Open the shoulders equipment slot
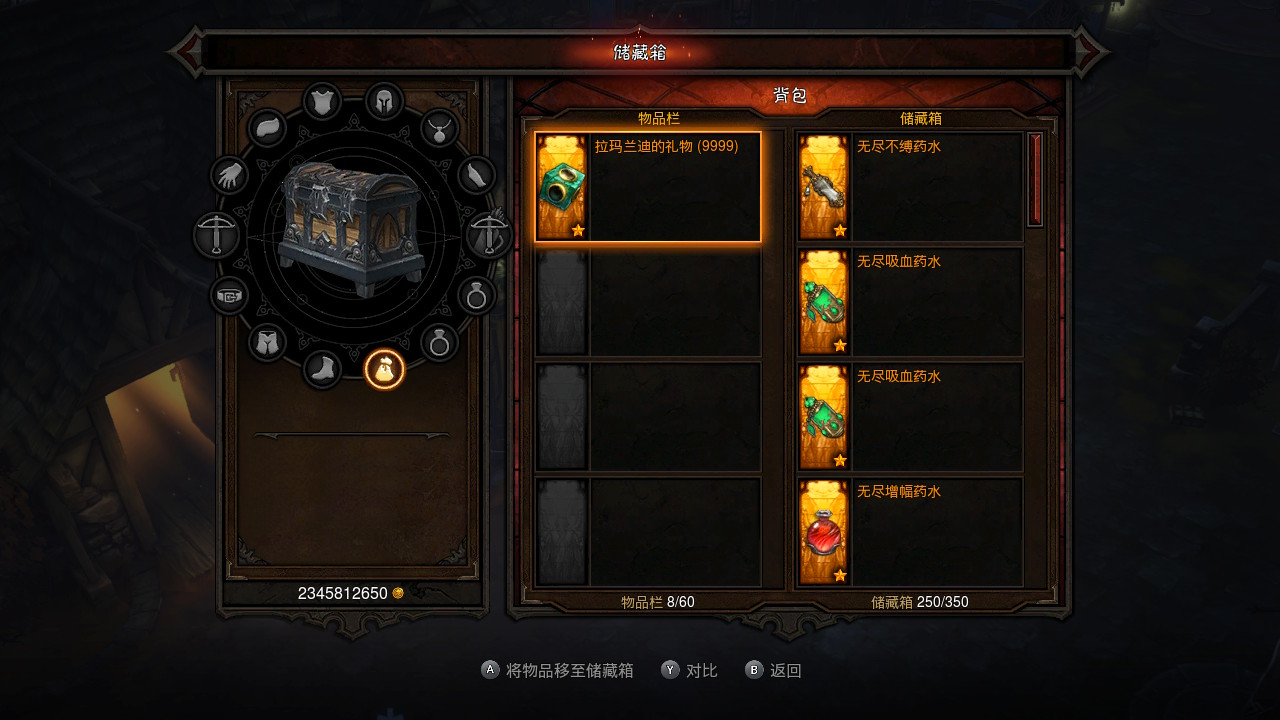Viewport: 1280px width, 720px height. coord(267,128)
